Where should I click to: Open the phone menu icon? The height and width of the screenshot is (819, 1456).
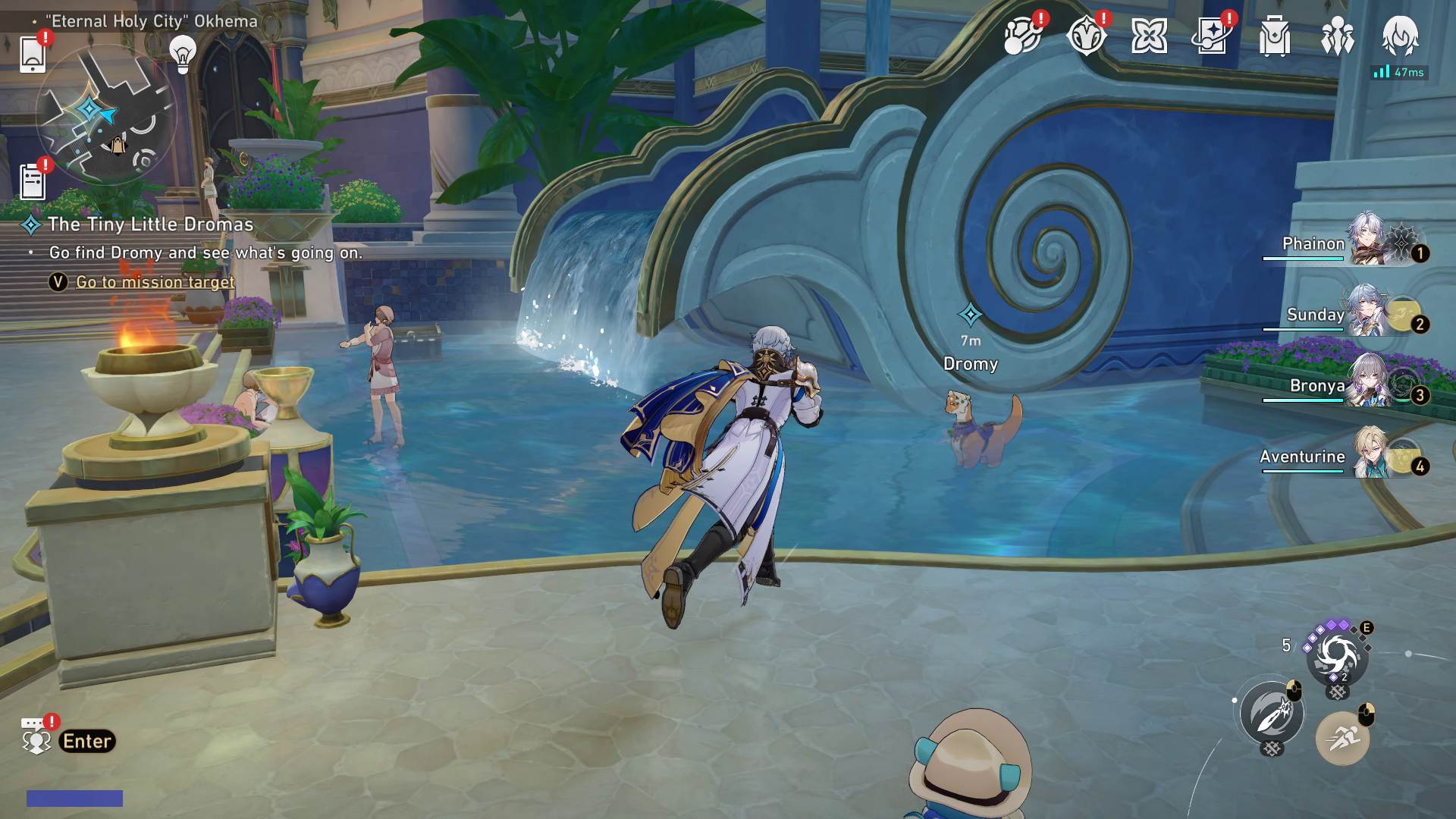point(33,54)
